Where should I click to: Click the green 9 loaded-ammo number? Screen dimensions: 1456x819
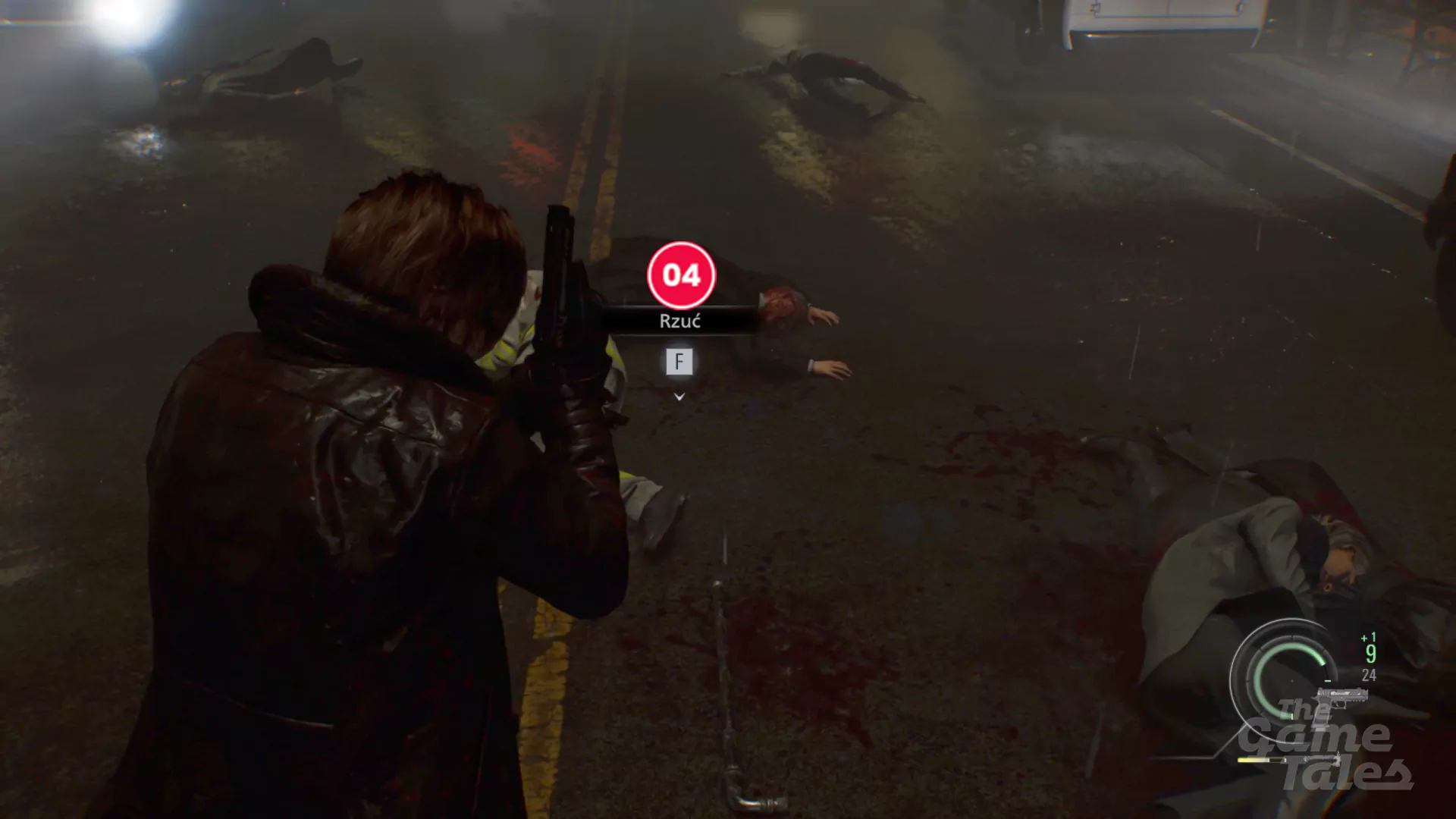point(1370,653)
